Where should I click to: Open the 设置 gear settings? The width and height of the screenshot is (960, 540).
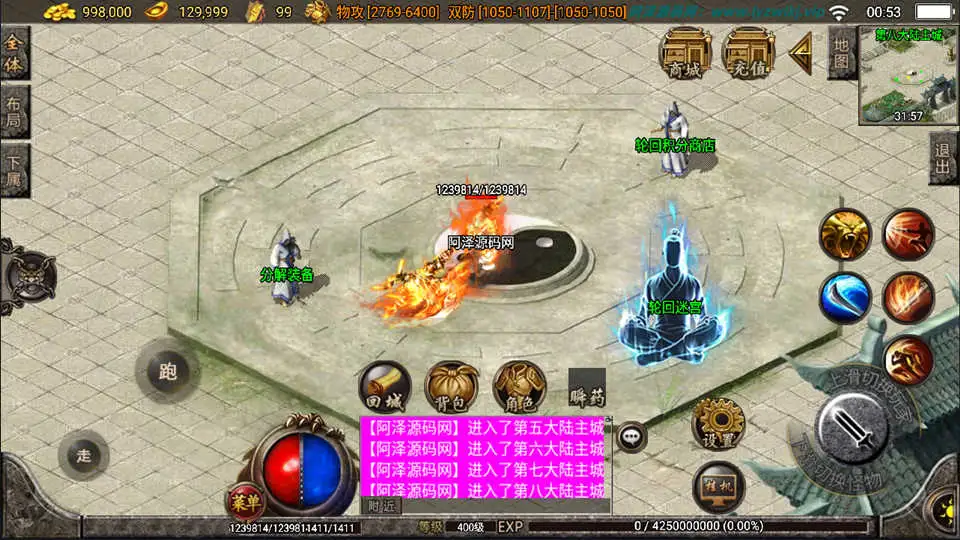click(x=718, y=423)
